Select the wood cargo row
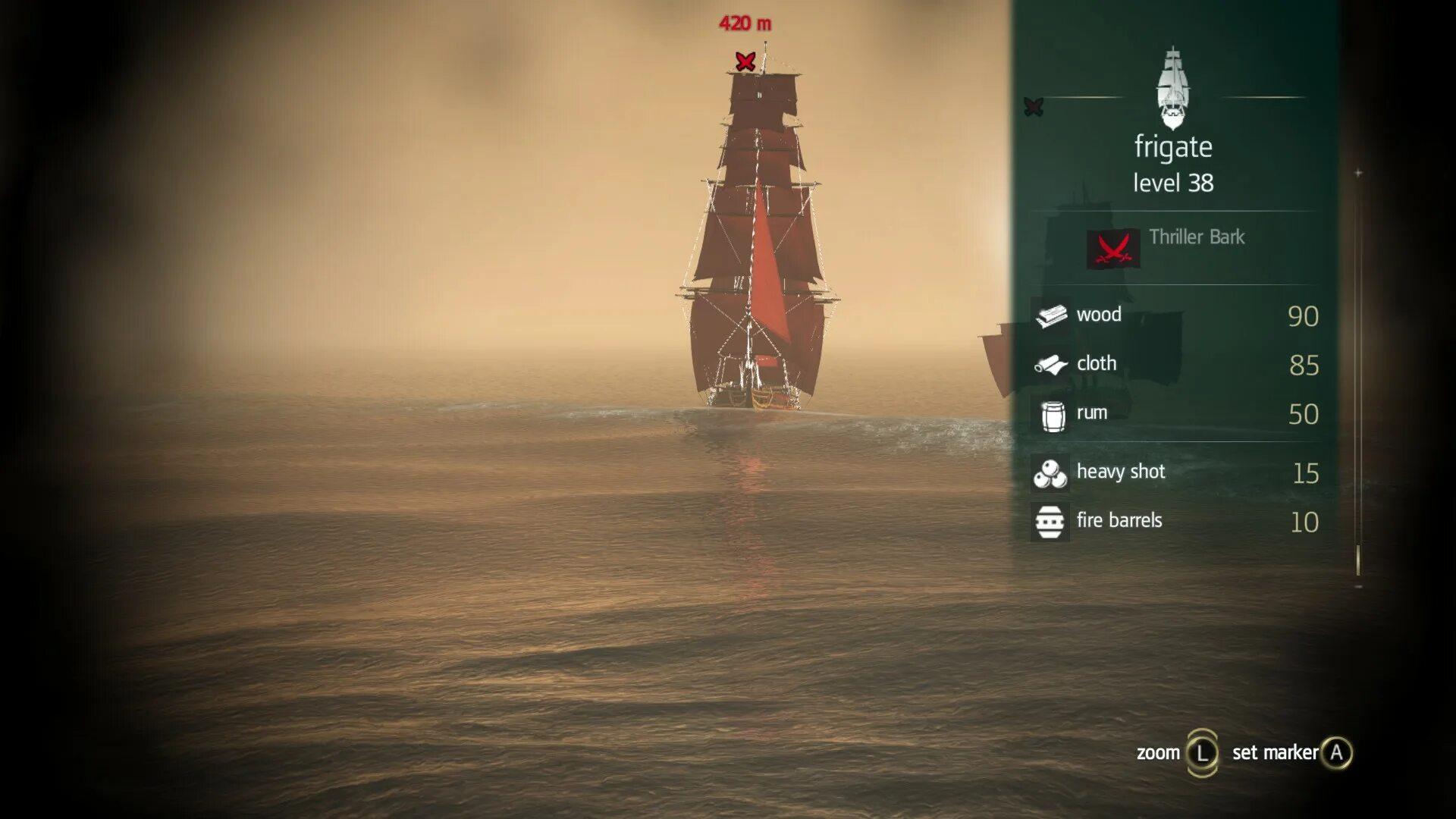The width and height of the screenshot is (1456, 819). tap(1174, 315)
